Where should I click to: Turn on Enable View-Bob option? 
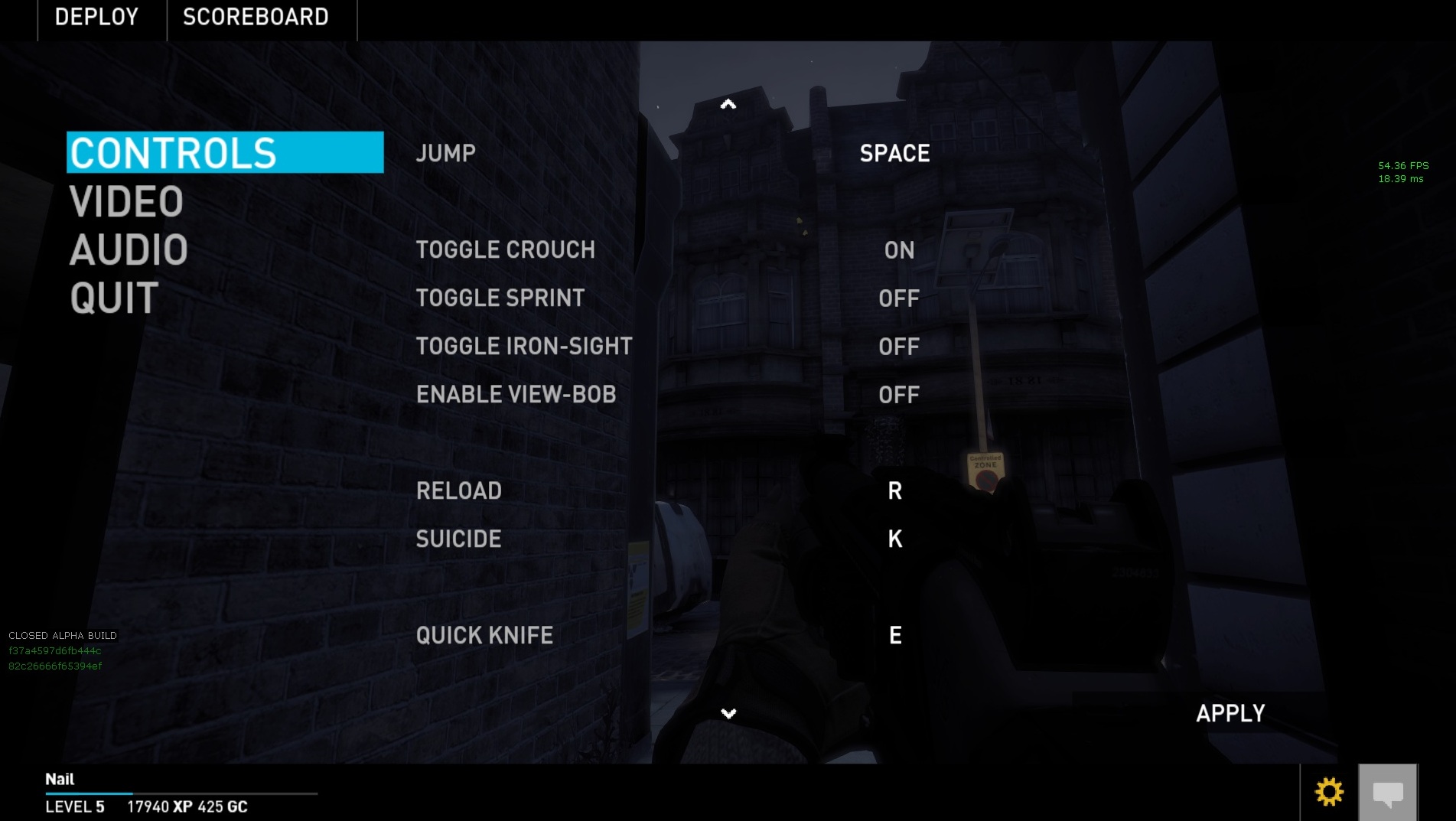tap(899, 395)
